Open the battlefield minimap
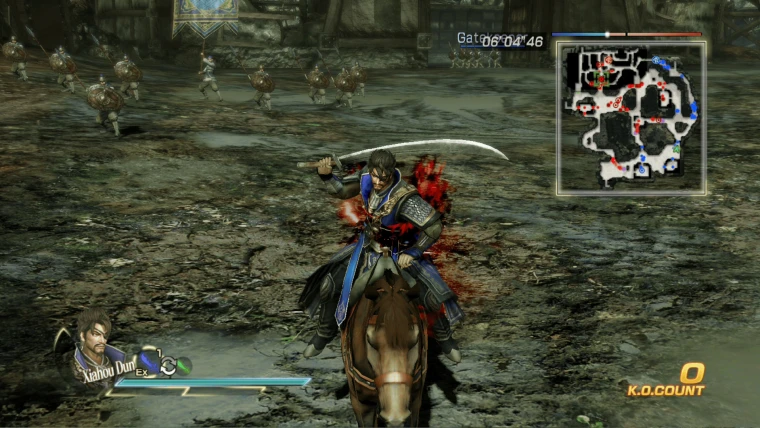 point(631,117)
